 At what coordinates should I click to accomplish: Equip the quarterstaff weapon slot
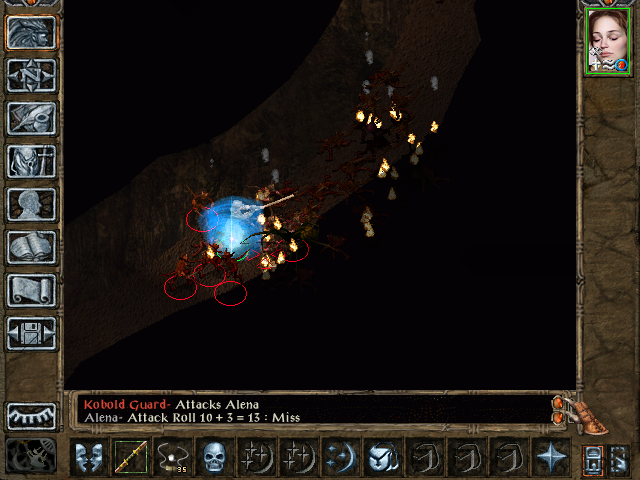[130, 457]
